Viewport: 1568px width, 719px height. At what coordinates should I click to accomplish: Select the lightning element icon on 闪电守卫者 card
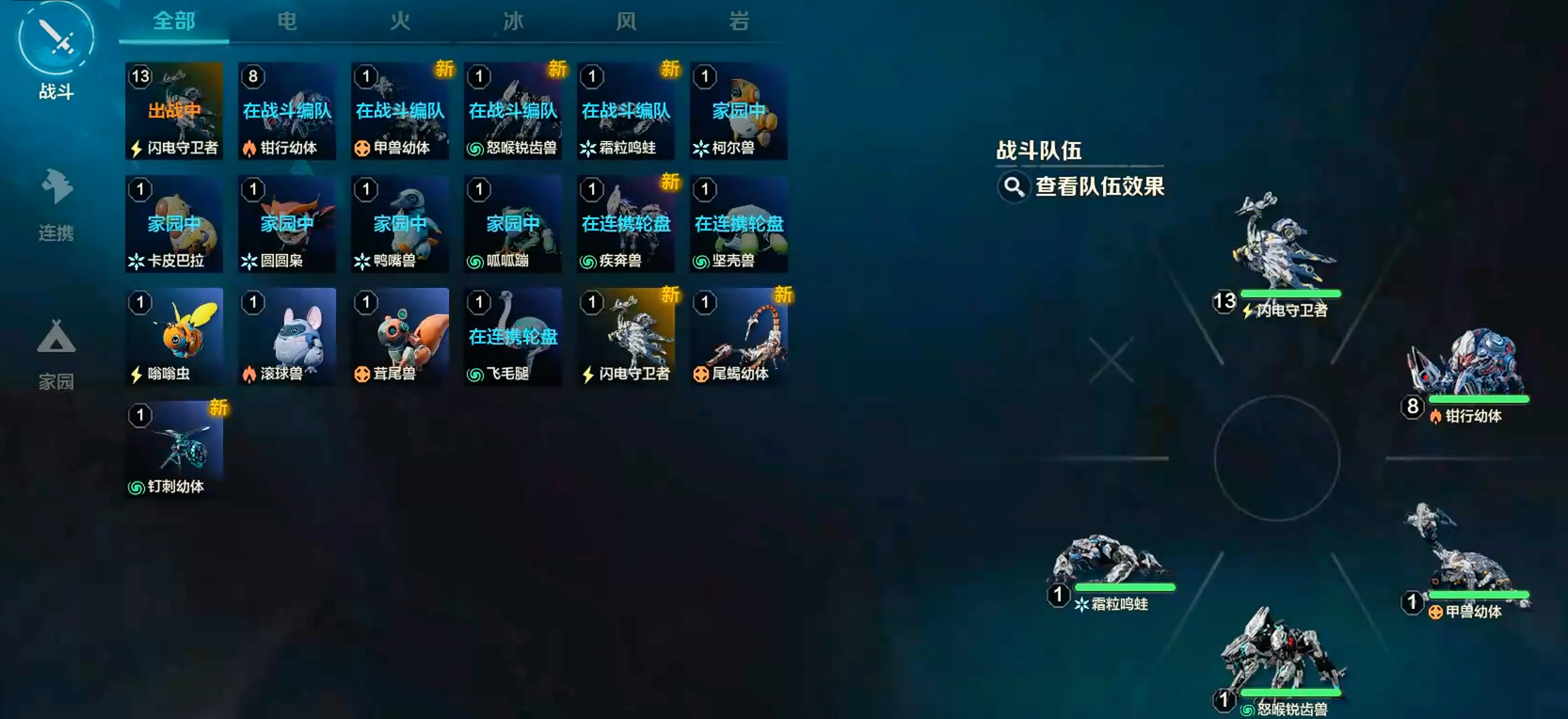coord(135,148)
